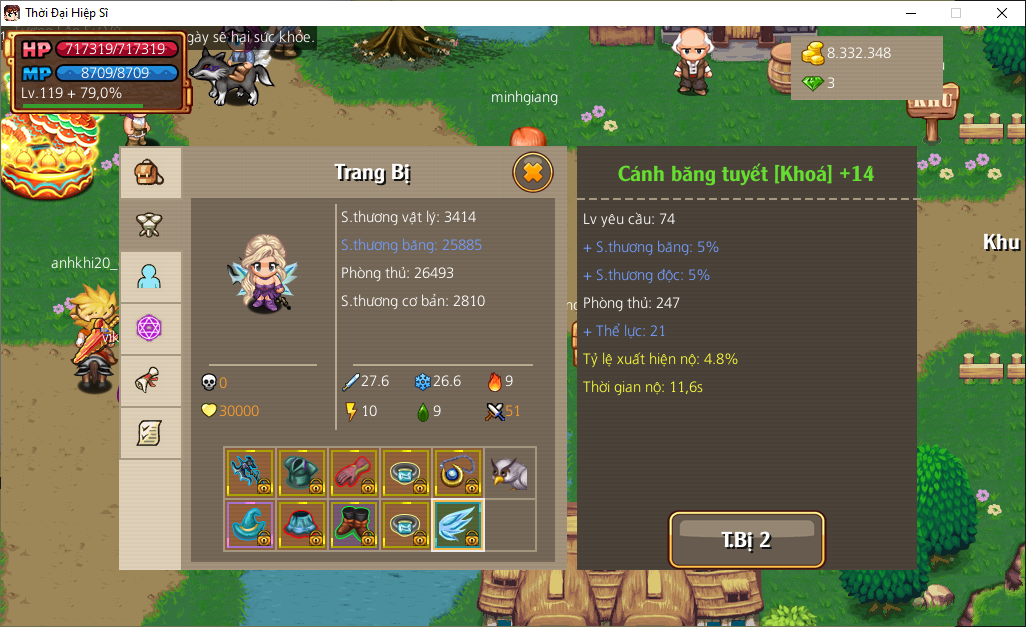Select the purple hexagram tab
The height and width of the screenshot is (627, 1026).
[x=150, y=329]
